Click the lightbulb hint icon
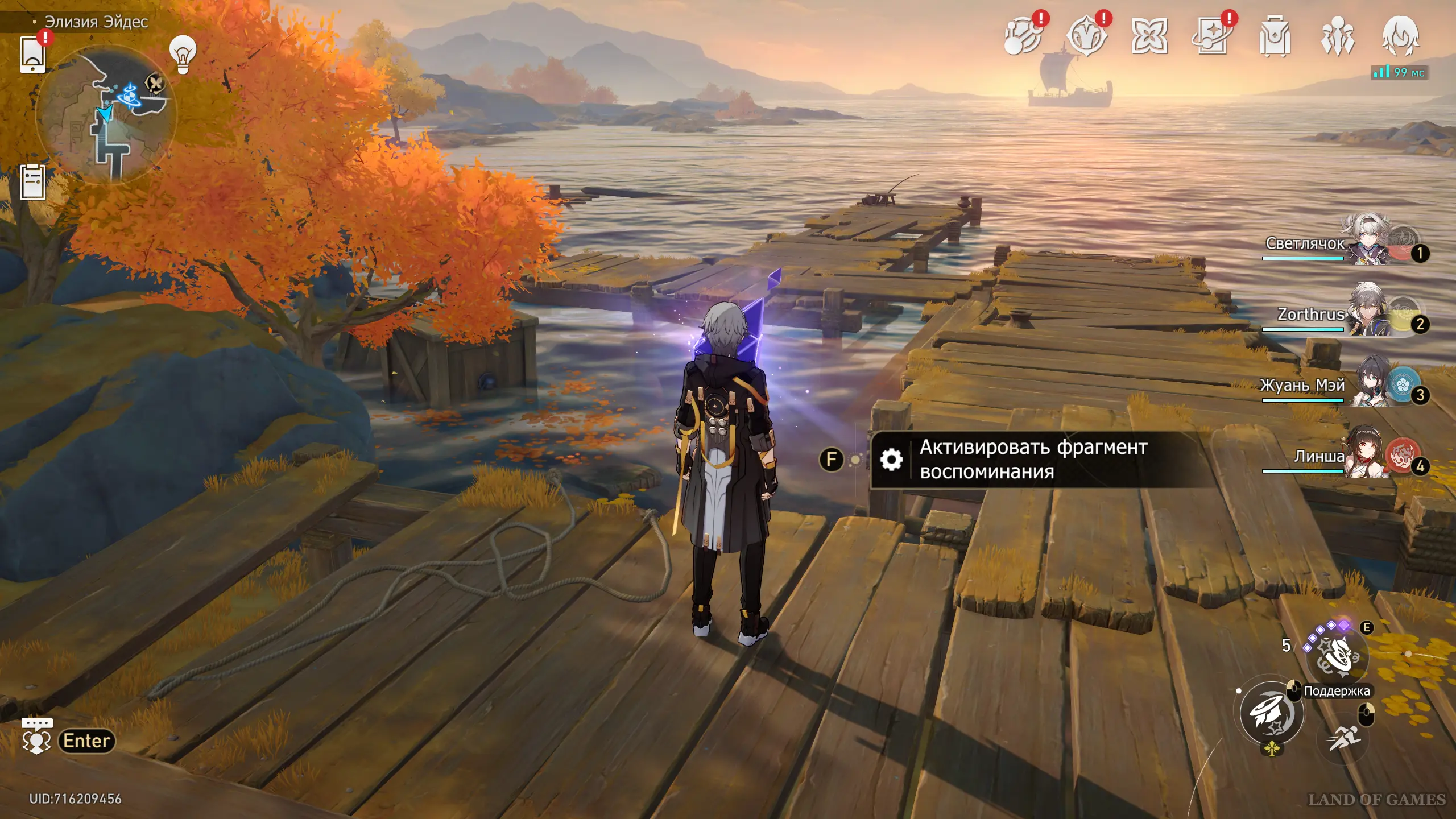The width and height of the screenshot is (1456, 819). [183, 54]
